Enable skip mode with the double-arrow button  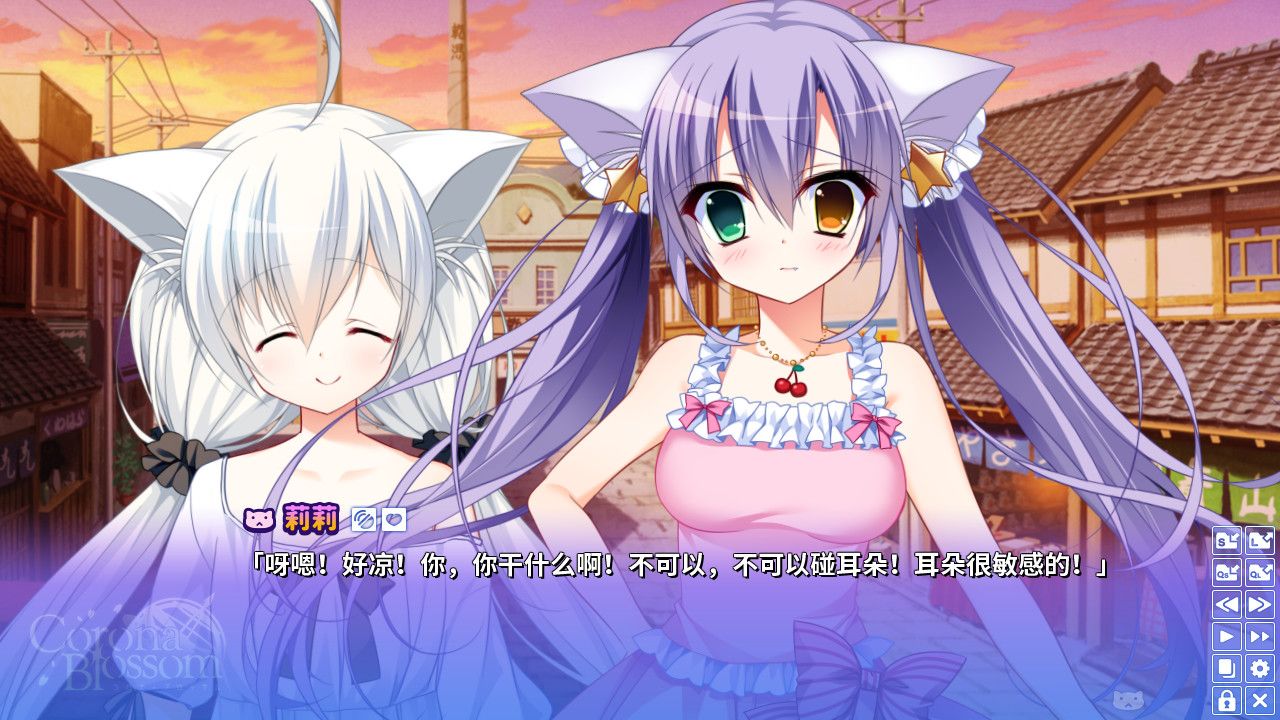coord(1258,635)
